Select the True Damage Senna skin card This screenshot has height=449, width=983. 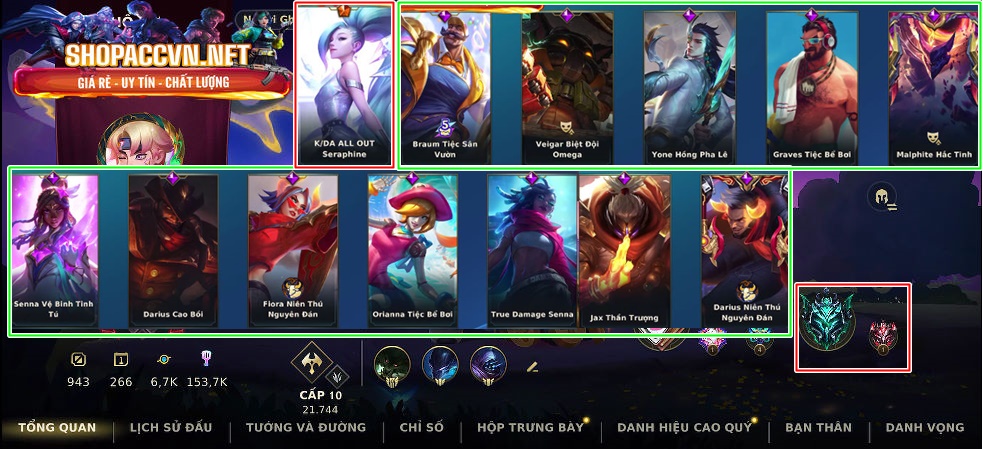tap(532, 250)
